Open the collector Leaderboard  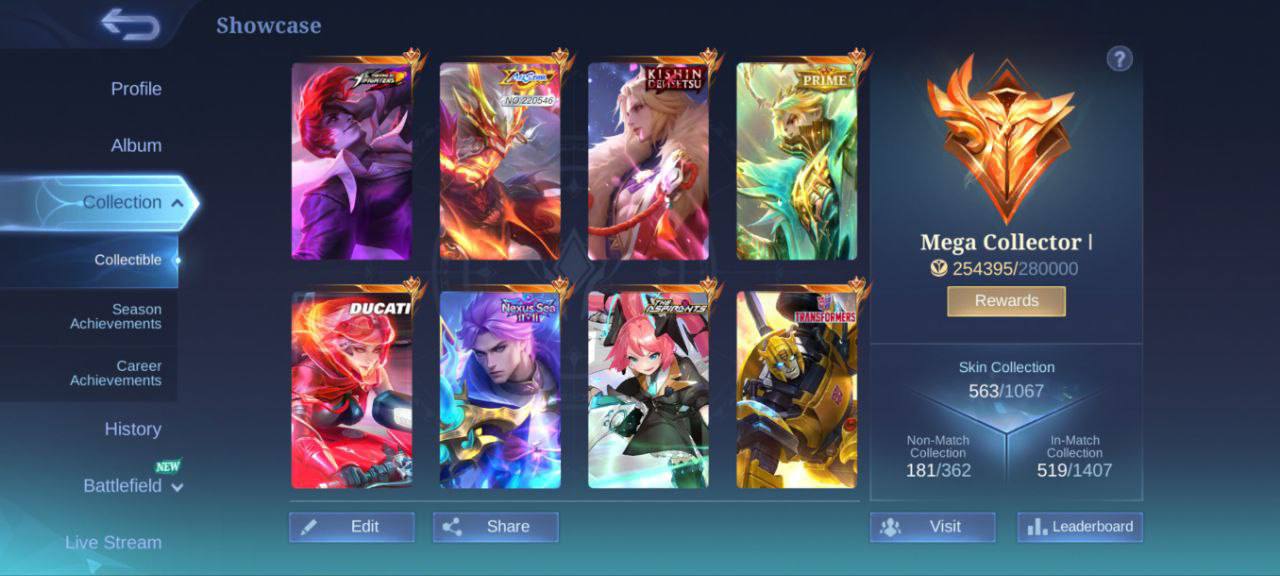click(1080, 527)
